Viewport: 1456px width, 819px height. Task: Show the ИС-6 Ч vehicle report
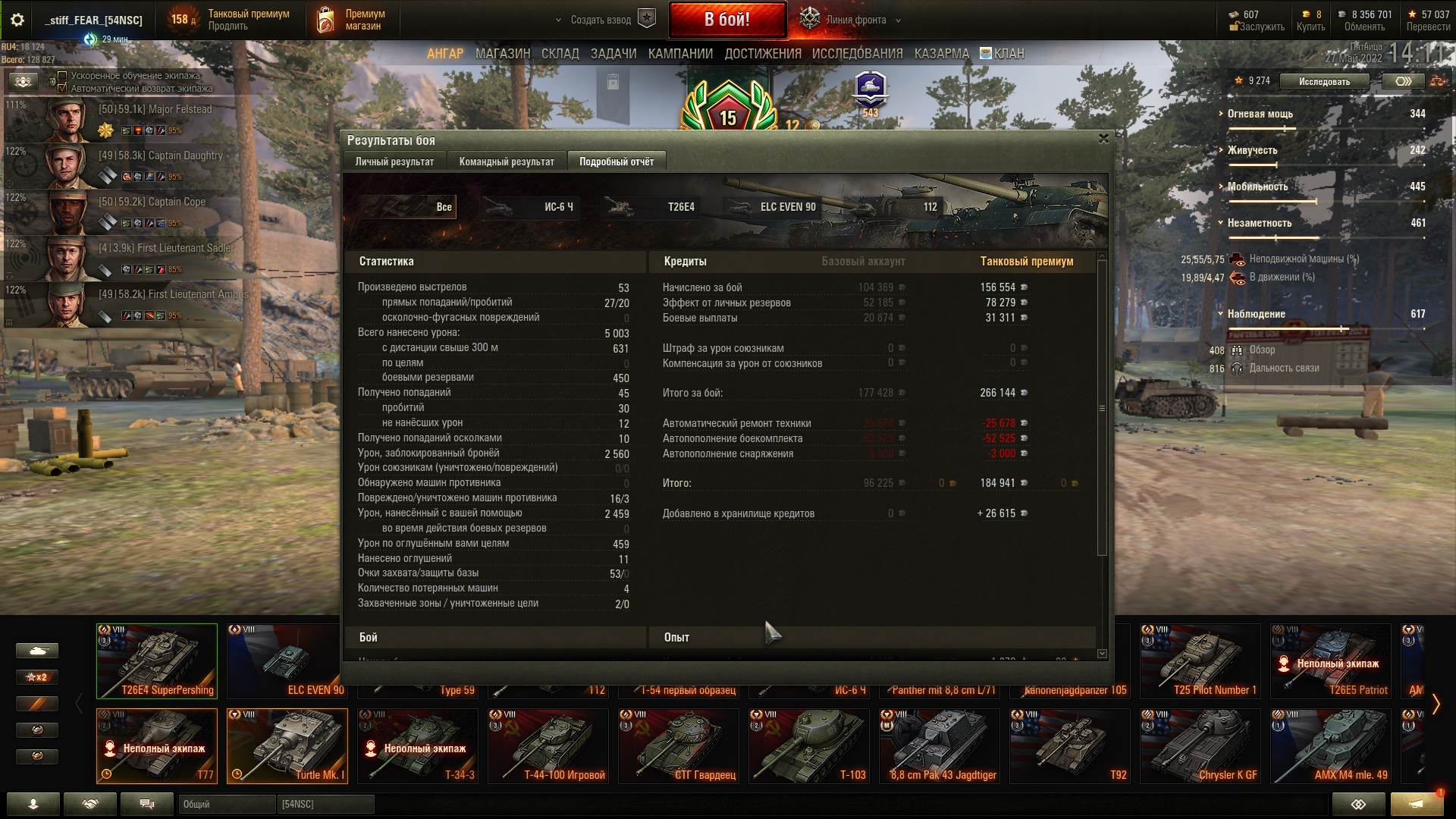pyautogui.click(x=530, y=207)
